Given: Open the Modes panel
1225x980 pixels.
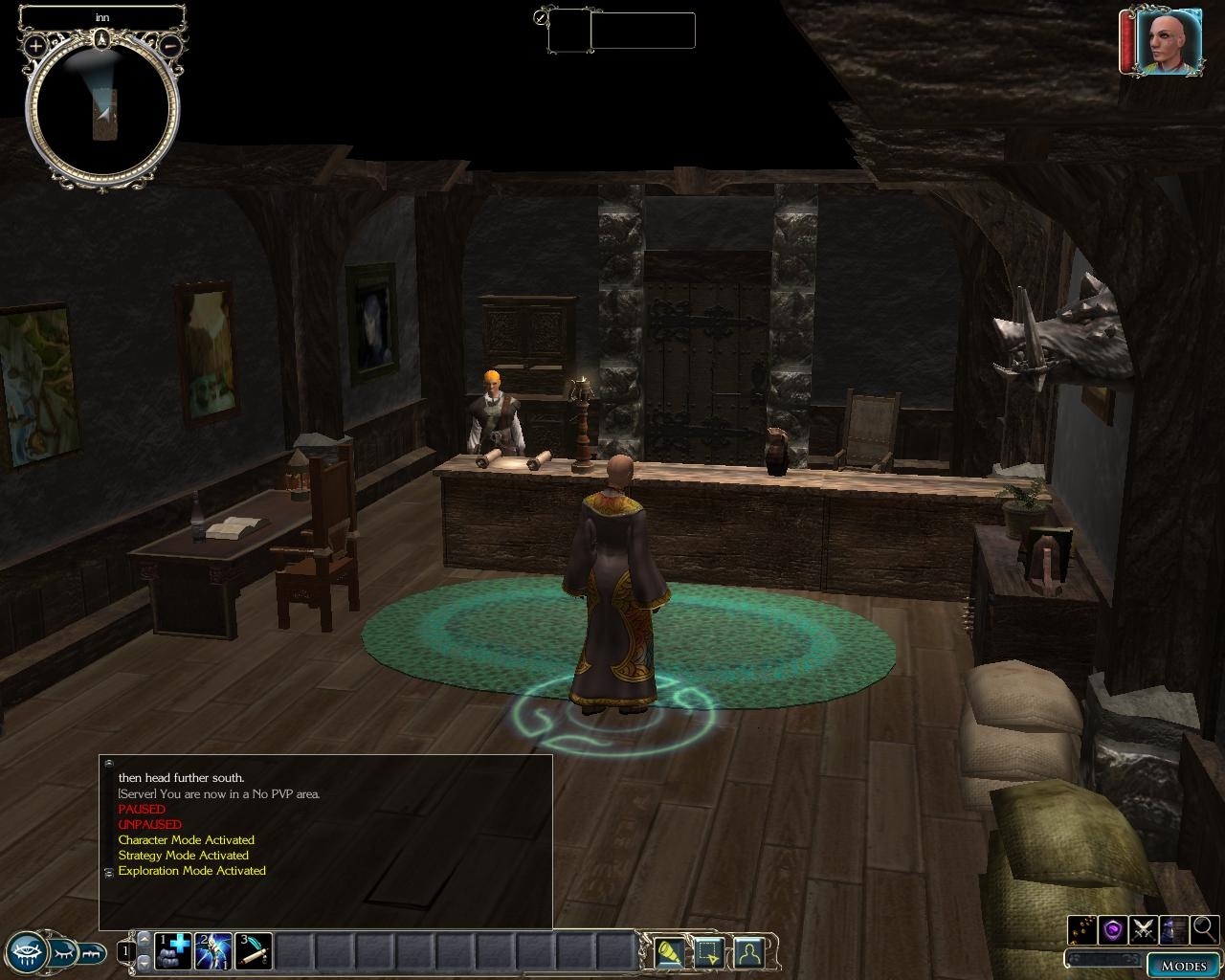Looking at the screenshot, I should click(x=1184, y=966).
